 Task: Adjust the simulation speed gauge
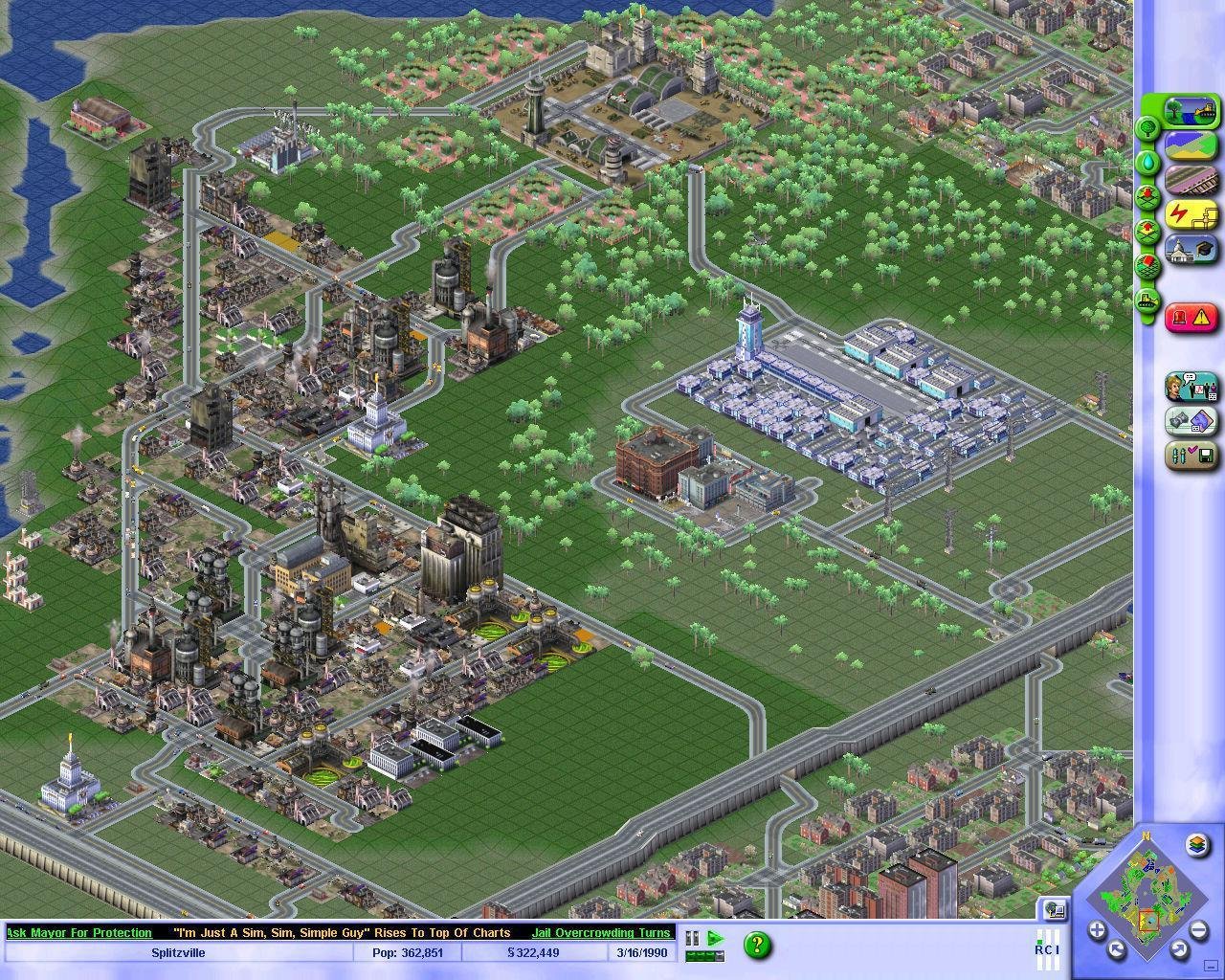pyautogui.click(x=705, y=954)
